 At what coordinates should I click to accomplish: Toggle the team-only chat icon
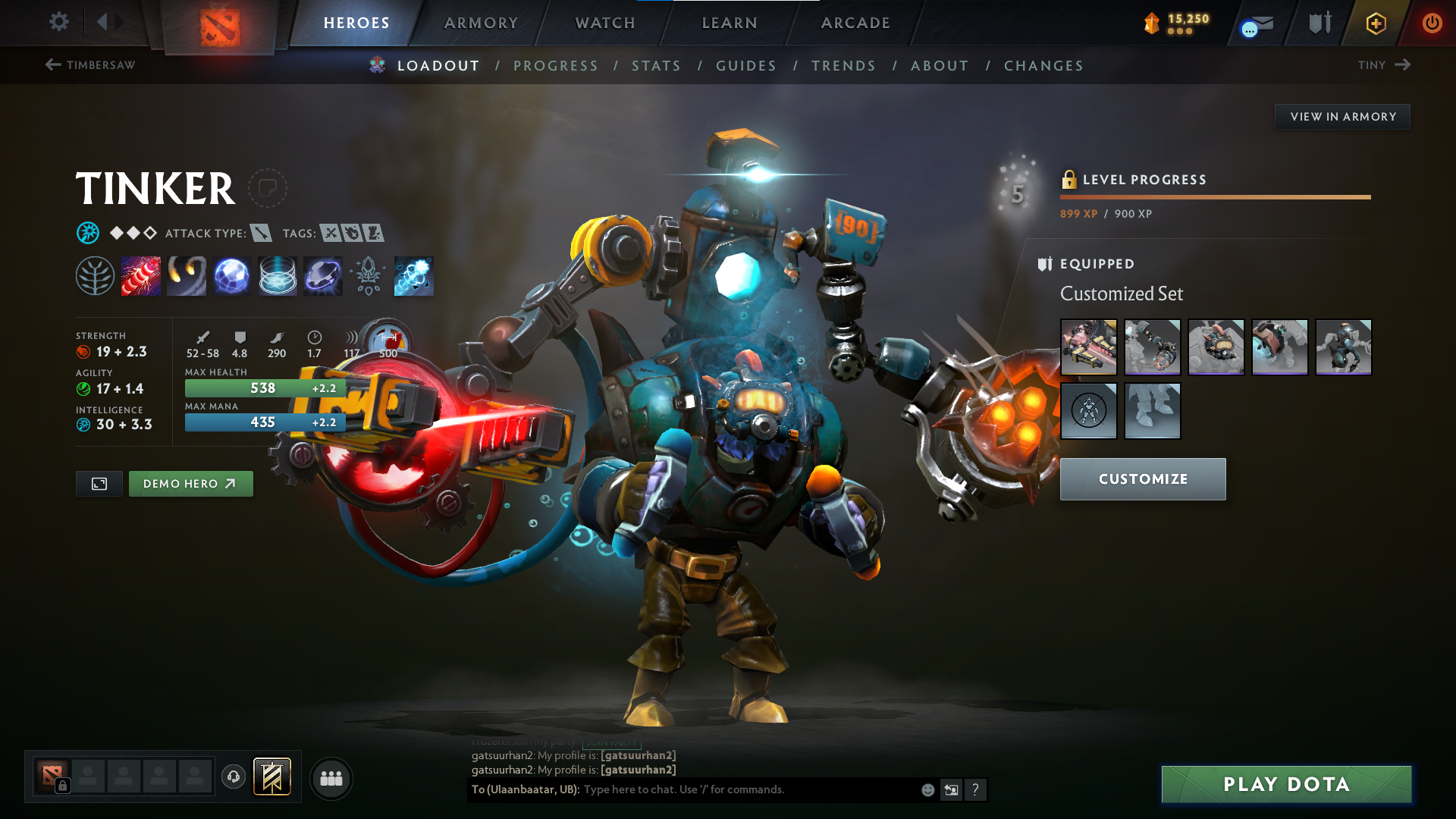pos(951,789)
